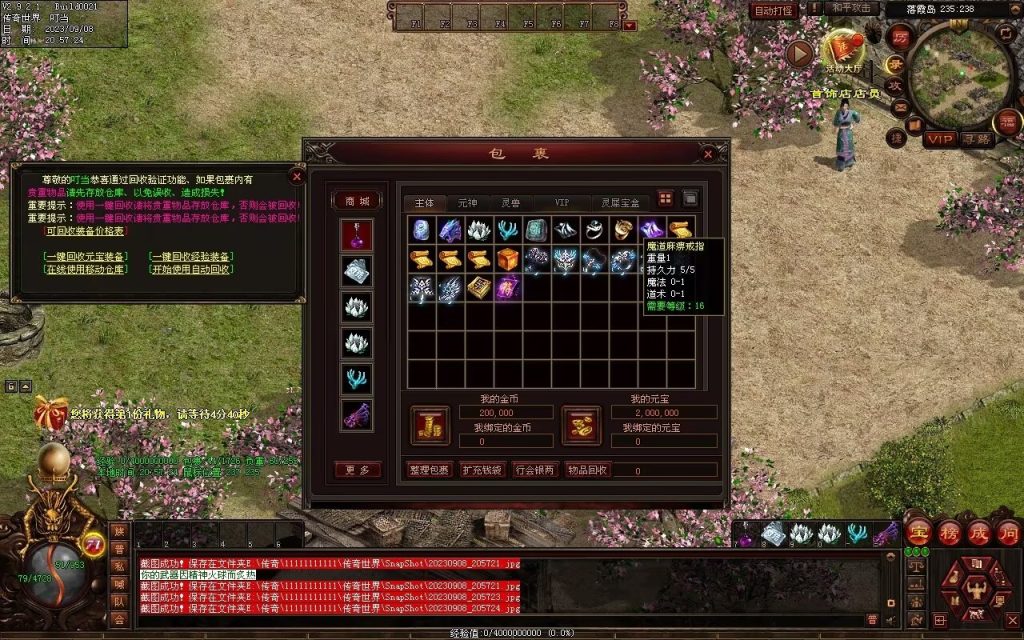Switch to the 灵兽 tab
Image resolution: width=1024 pixels, height=640 pixels.
coord(511,202)
